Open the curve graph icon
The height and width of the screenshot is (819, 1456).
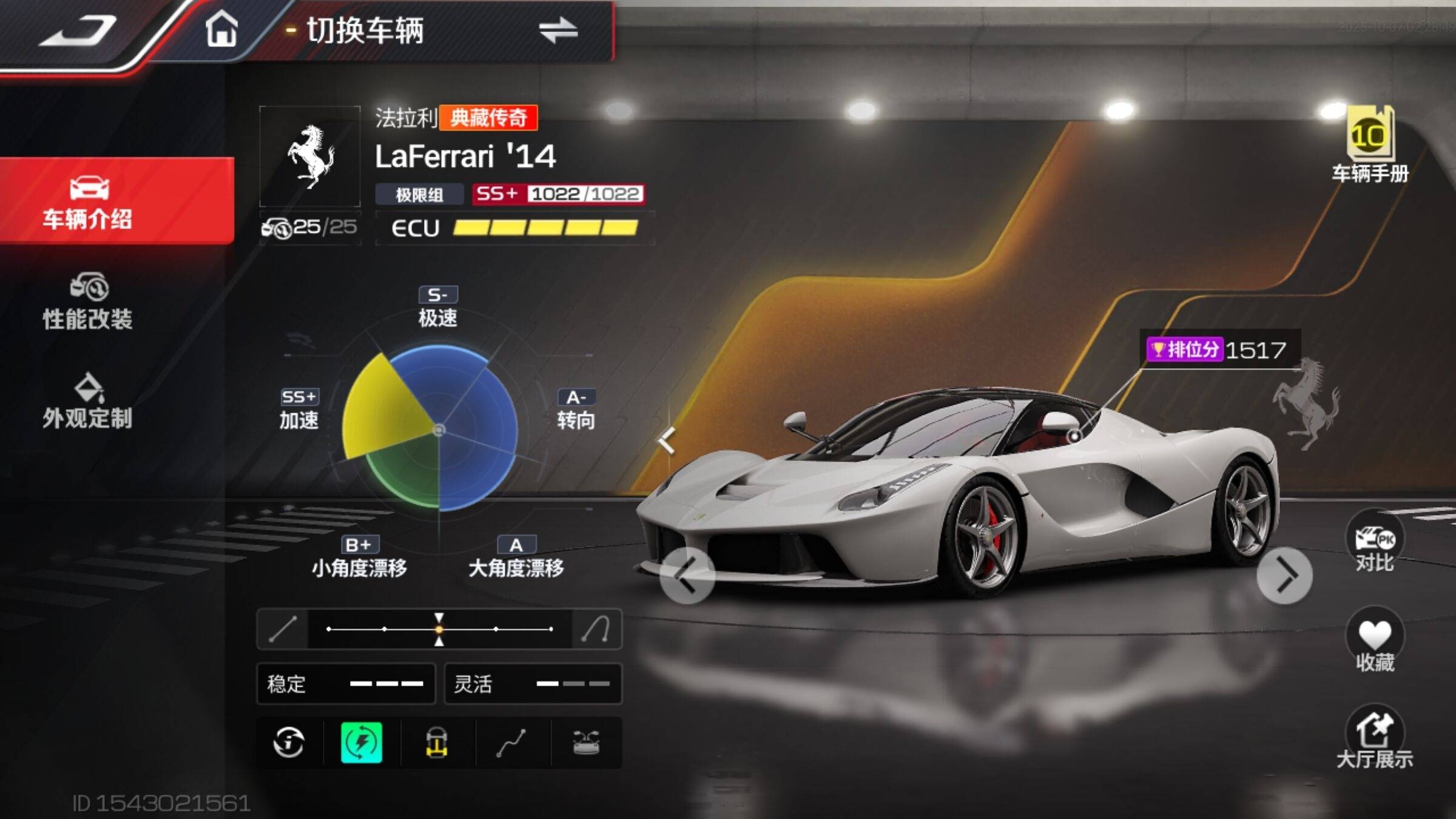(x=511, y=743)
